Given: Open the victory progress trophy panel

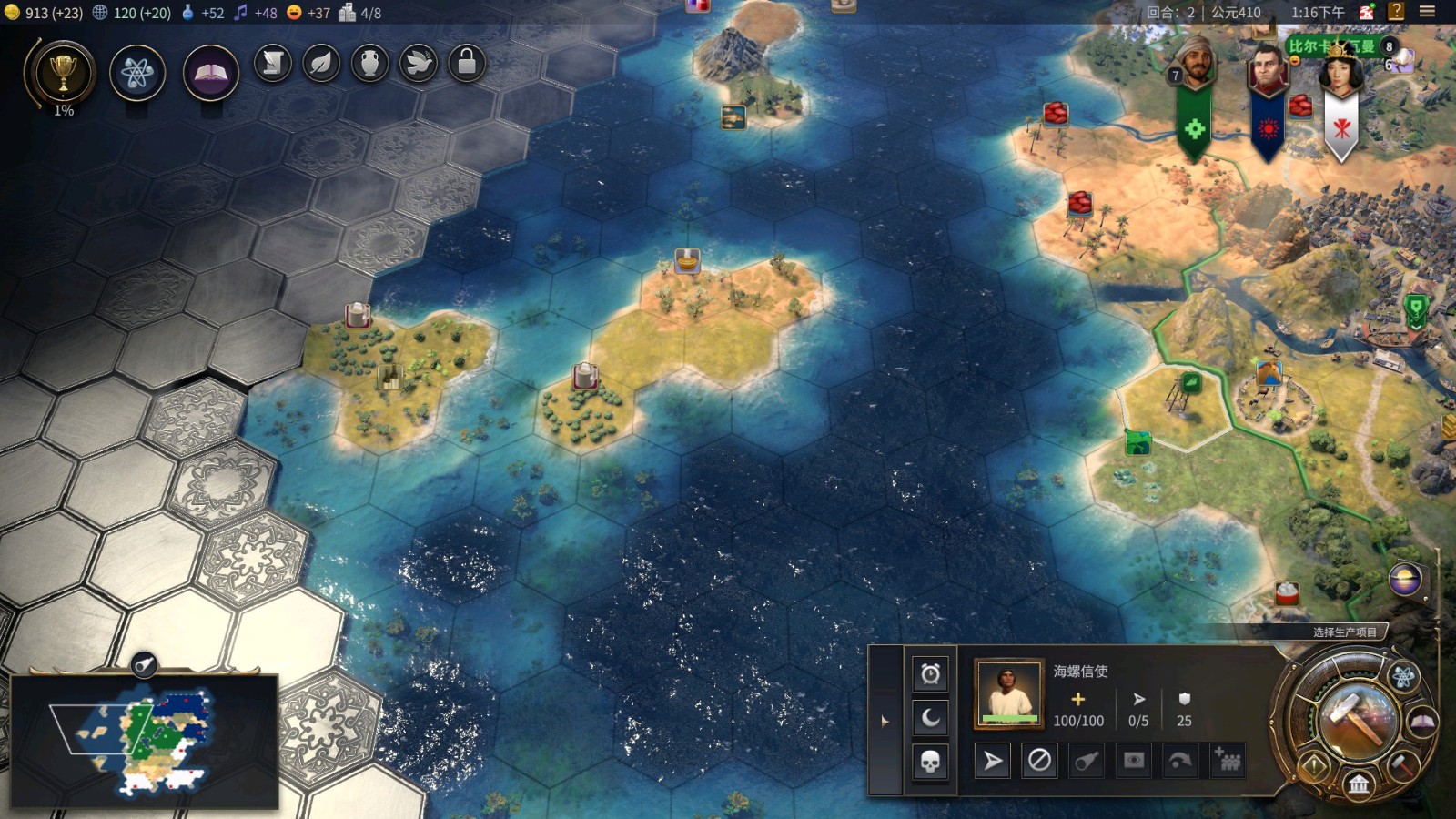Looking at the screenshot, I should pyautogui.click(x=62, y=75).
